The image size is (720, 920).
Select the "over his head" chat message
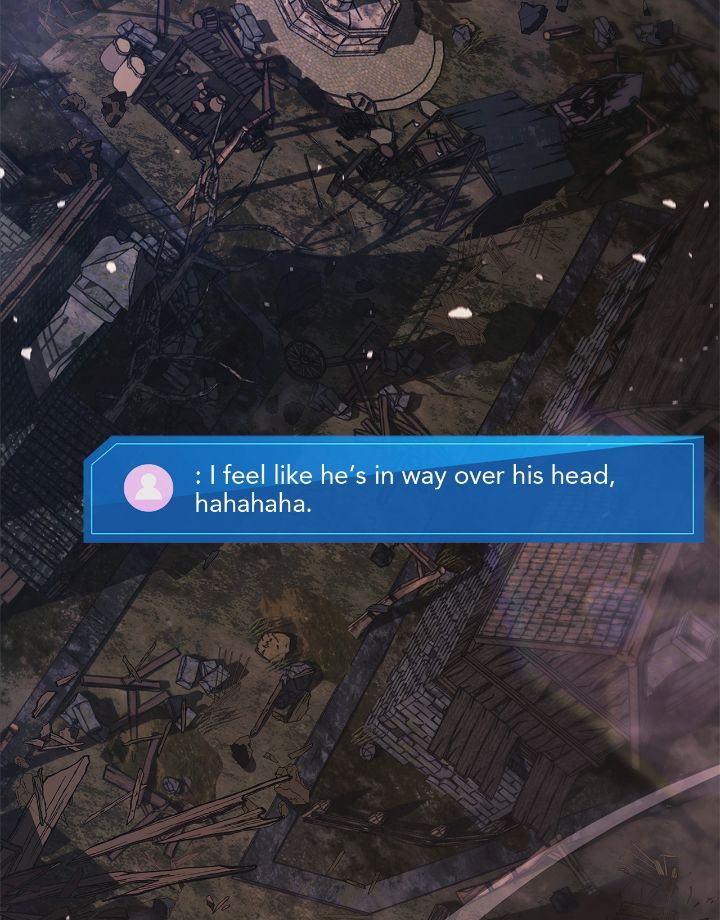404,489
